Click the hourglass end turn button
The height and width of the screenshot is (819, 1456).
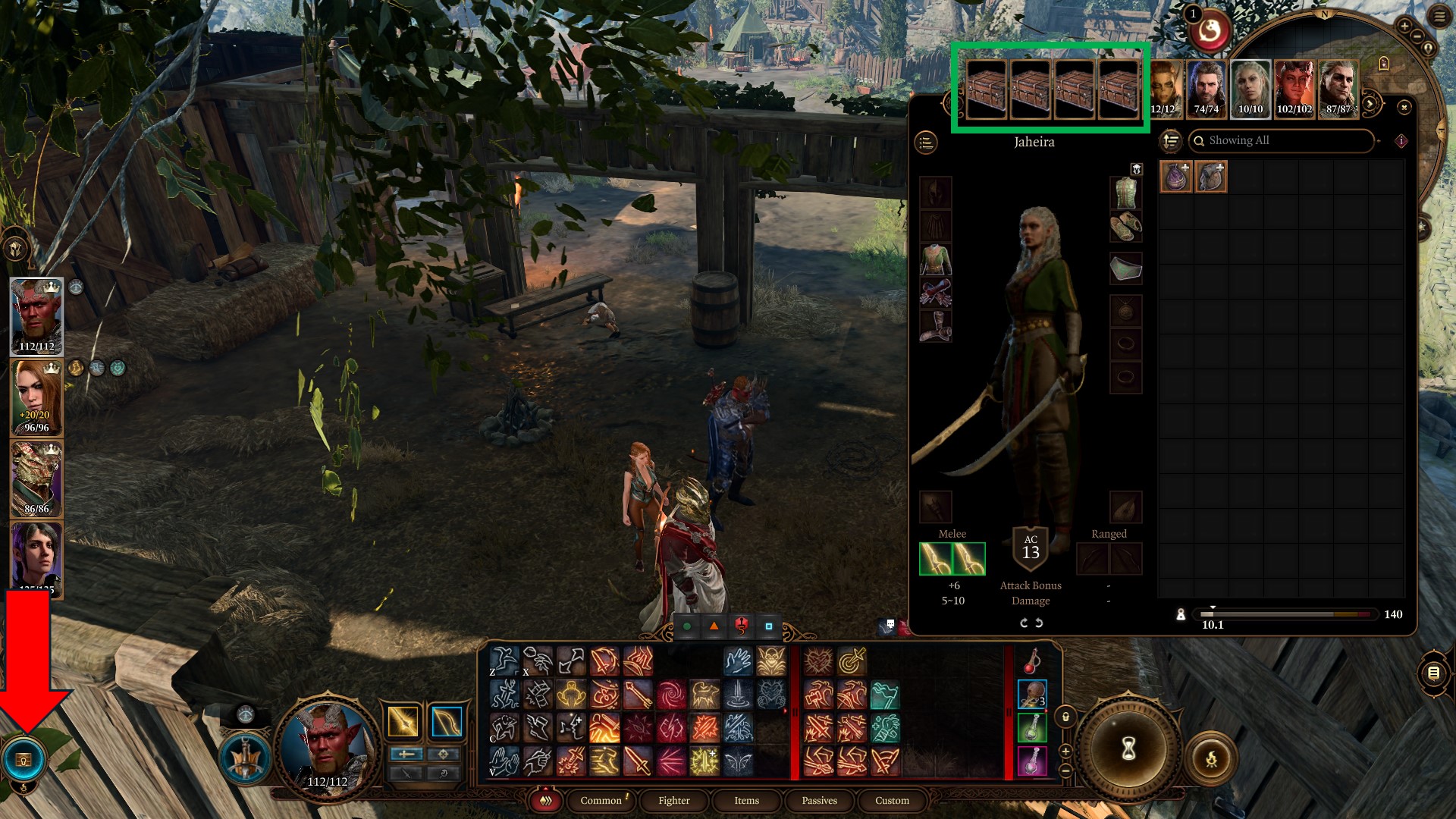[x=1128, y=749]
